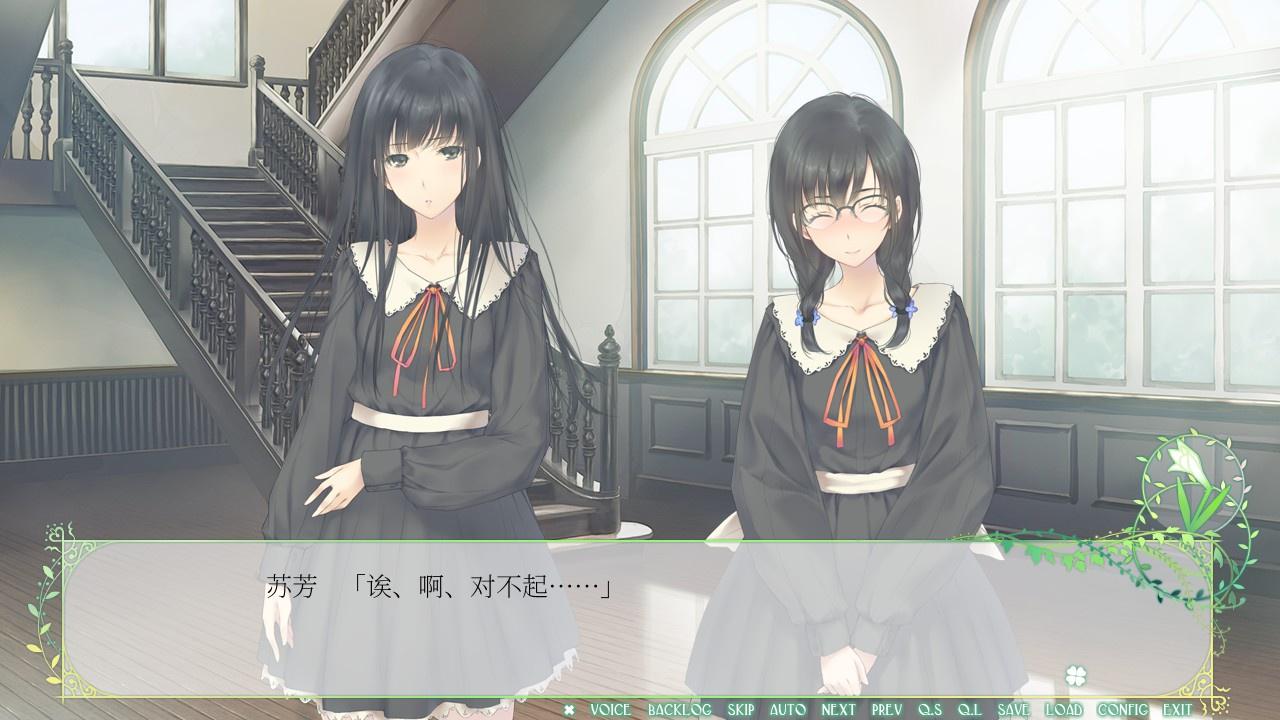Open the CONFIG settings

point(1122,710)
